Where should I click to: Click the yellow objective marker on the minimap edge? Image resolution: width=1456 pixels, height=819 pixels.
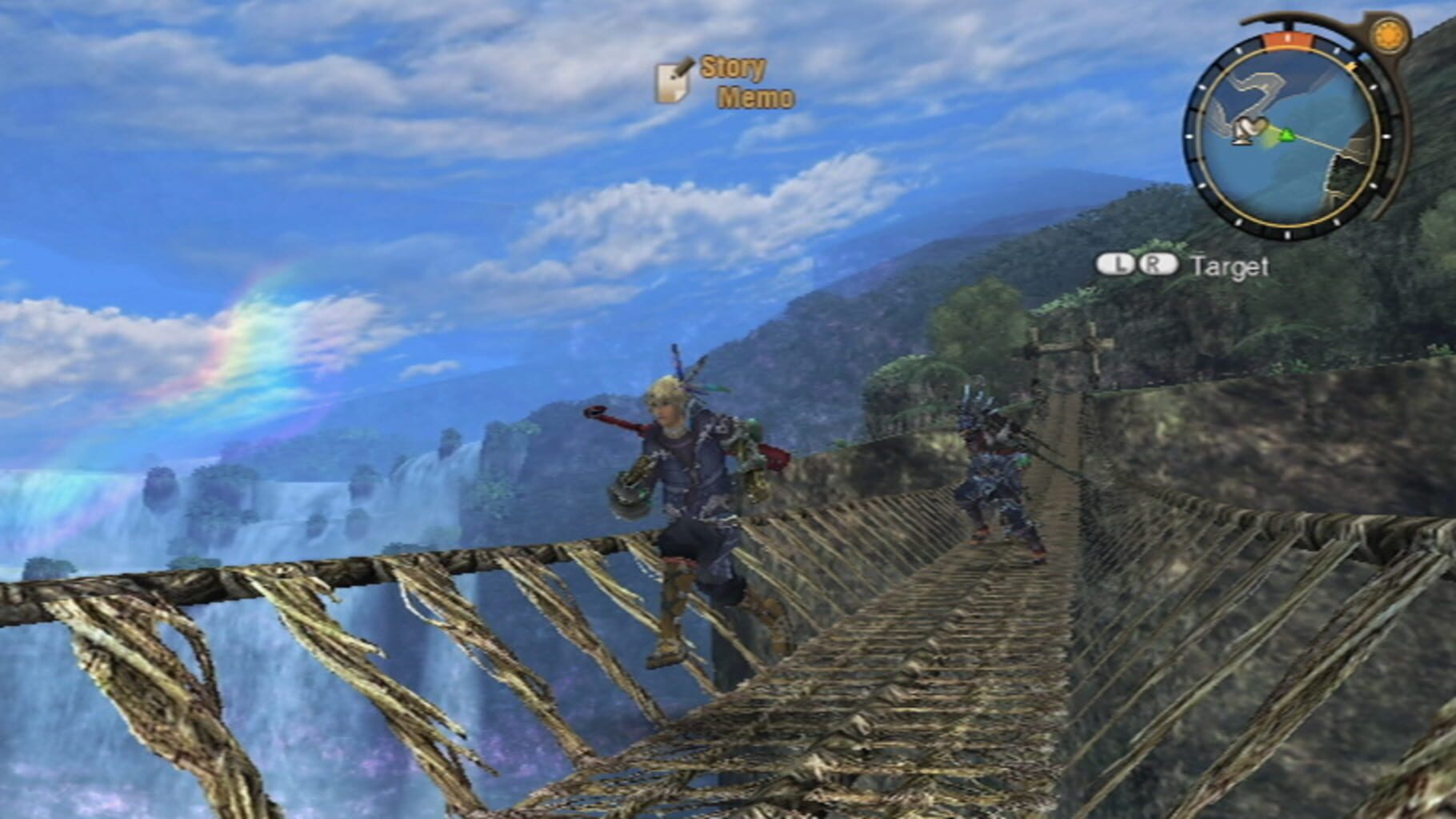click(1351, 65)
